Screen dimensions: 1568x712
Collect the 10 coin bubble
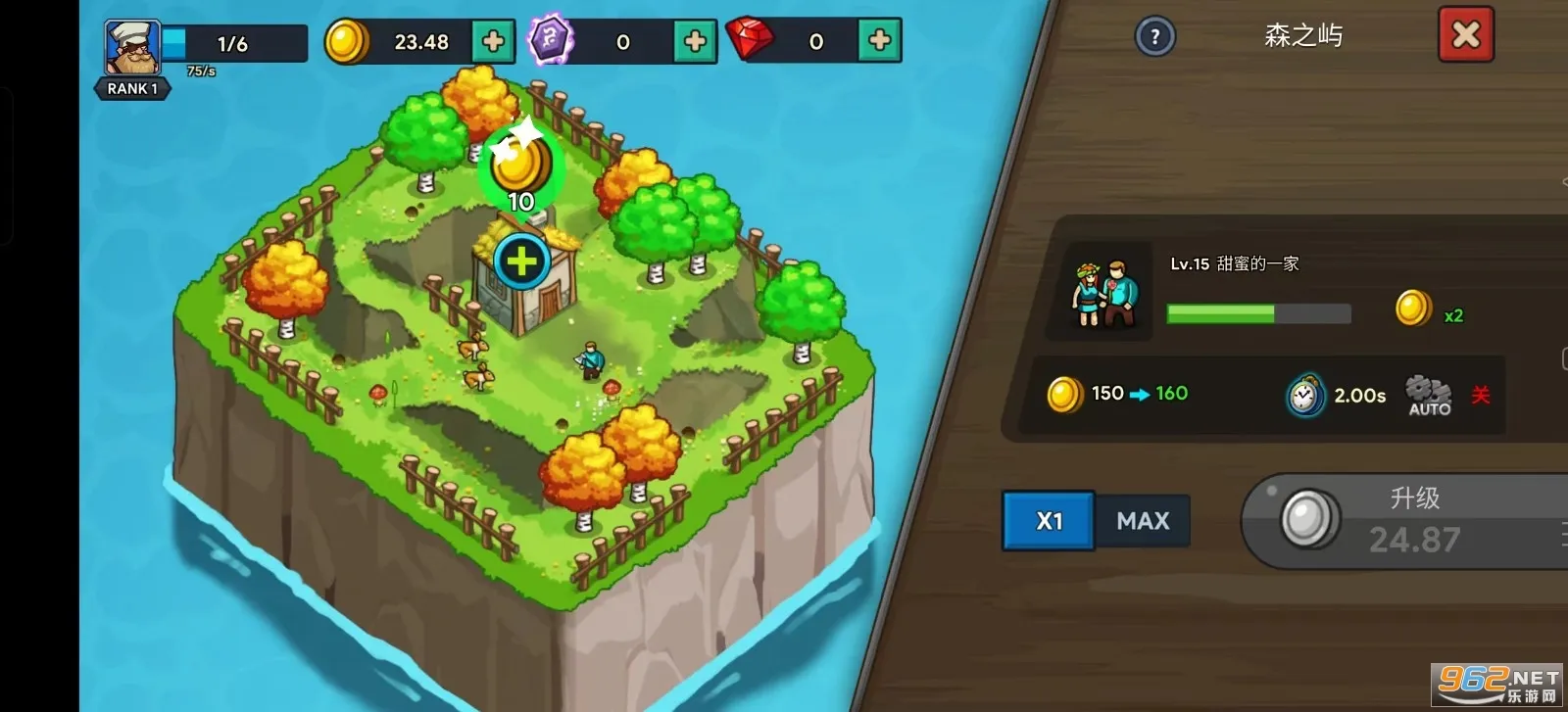[x=520, y=168]
